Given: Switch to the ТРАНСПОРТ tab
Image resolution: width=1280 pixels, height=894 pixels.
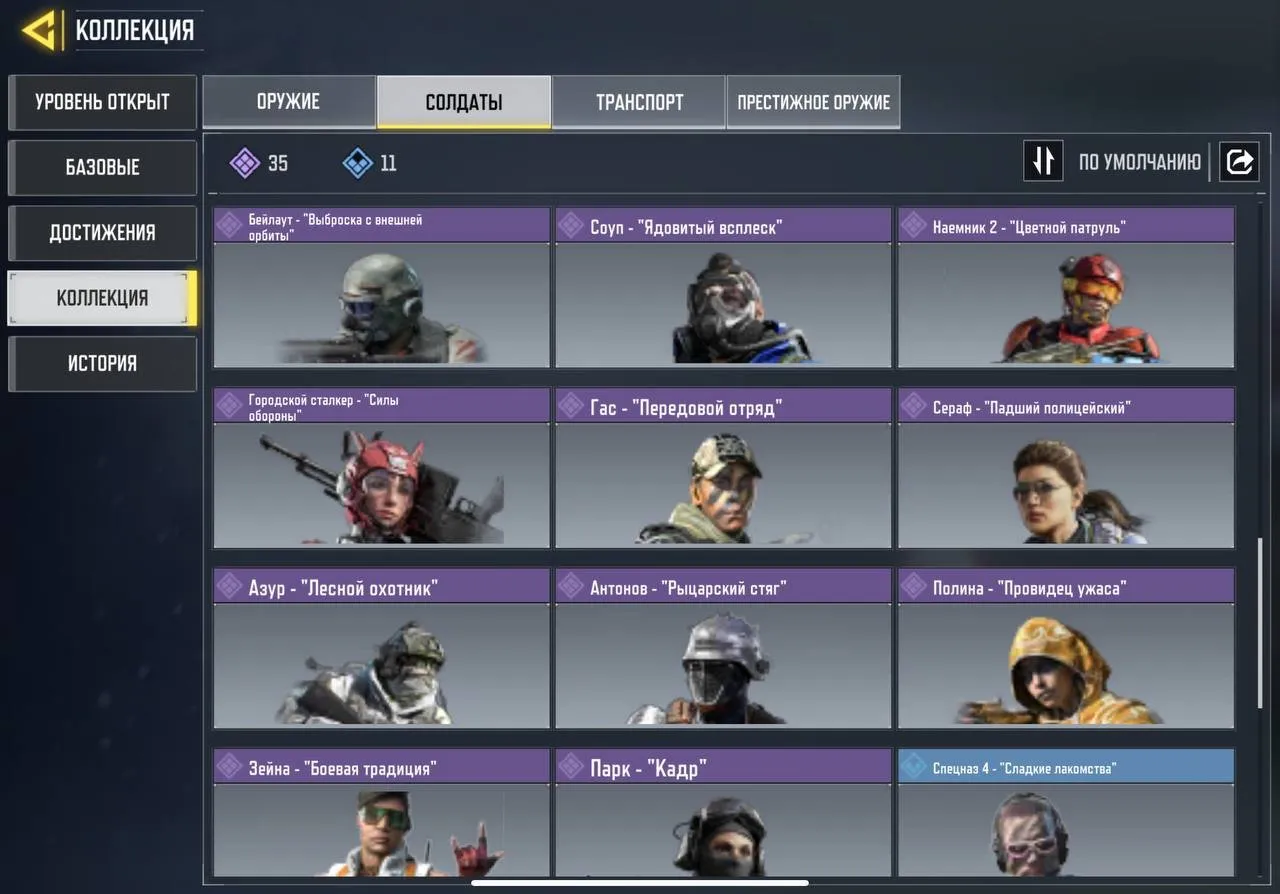Looking at the screenshot, I should click(639, 101).
